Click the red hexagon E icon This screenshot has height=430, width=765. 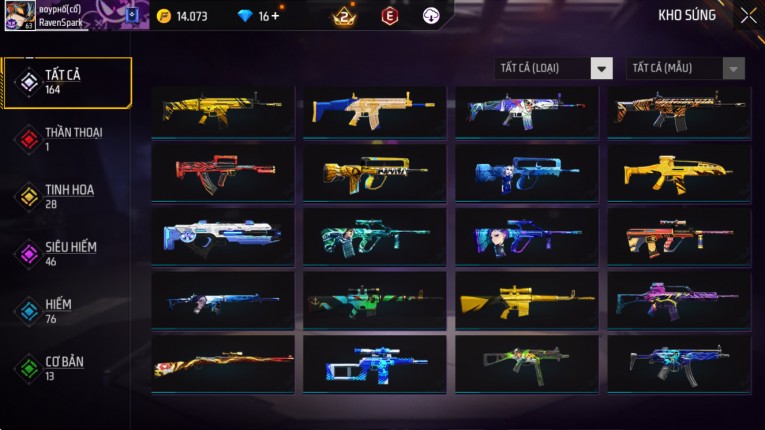[390, 16]
